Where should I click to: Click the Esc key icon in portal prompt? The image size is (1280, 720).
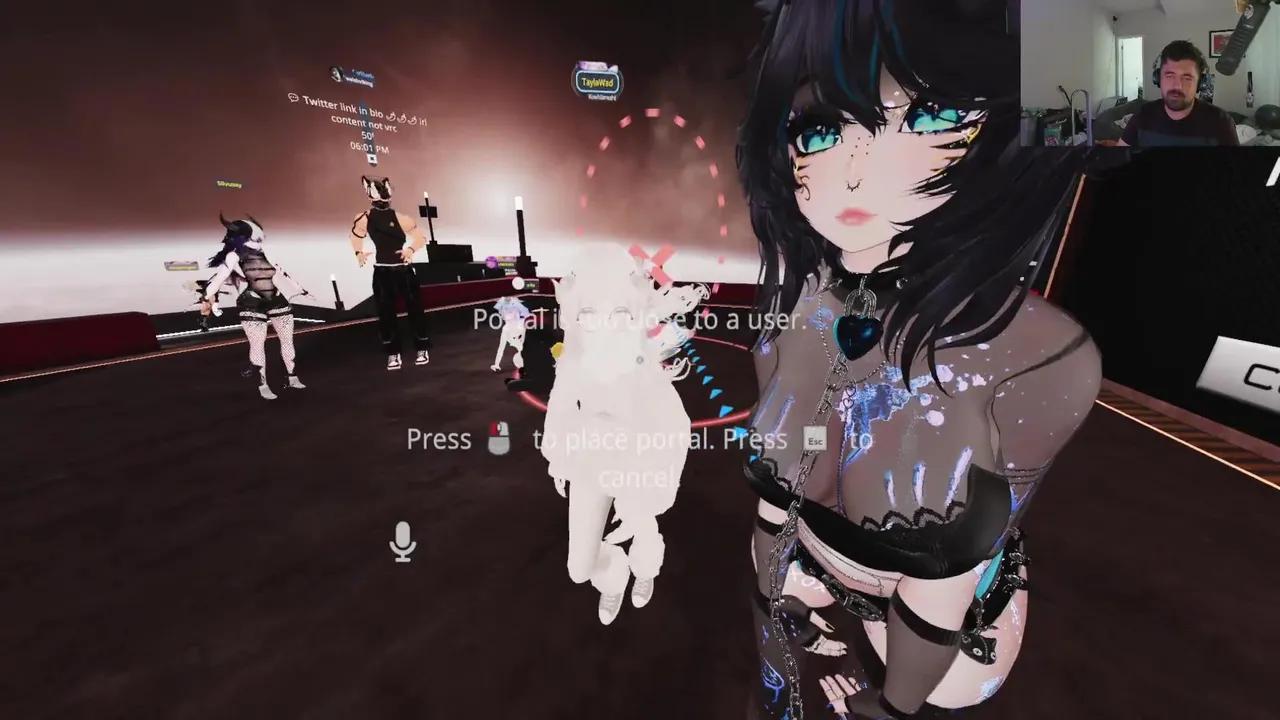(x=813, y=440)
